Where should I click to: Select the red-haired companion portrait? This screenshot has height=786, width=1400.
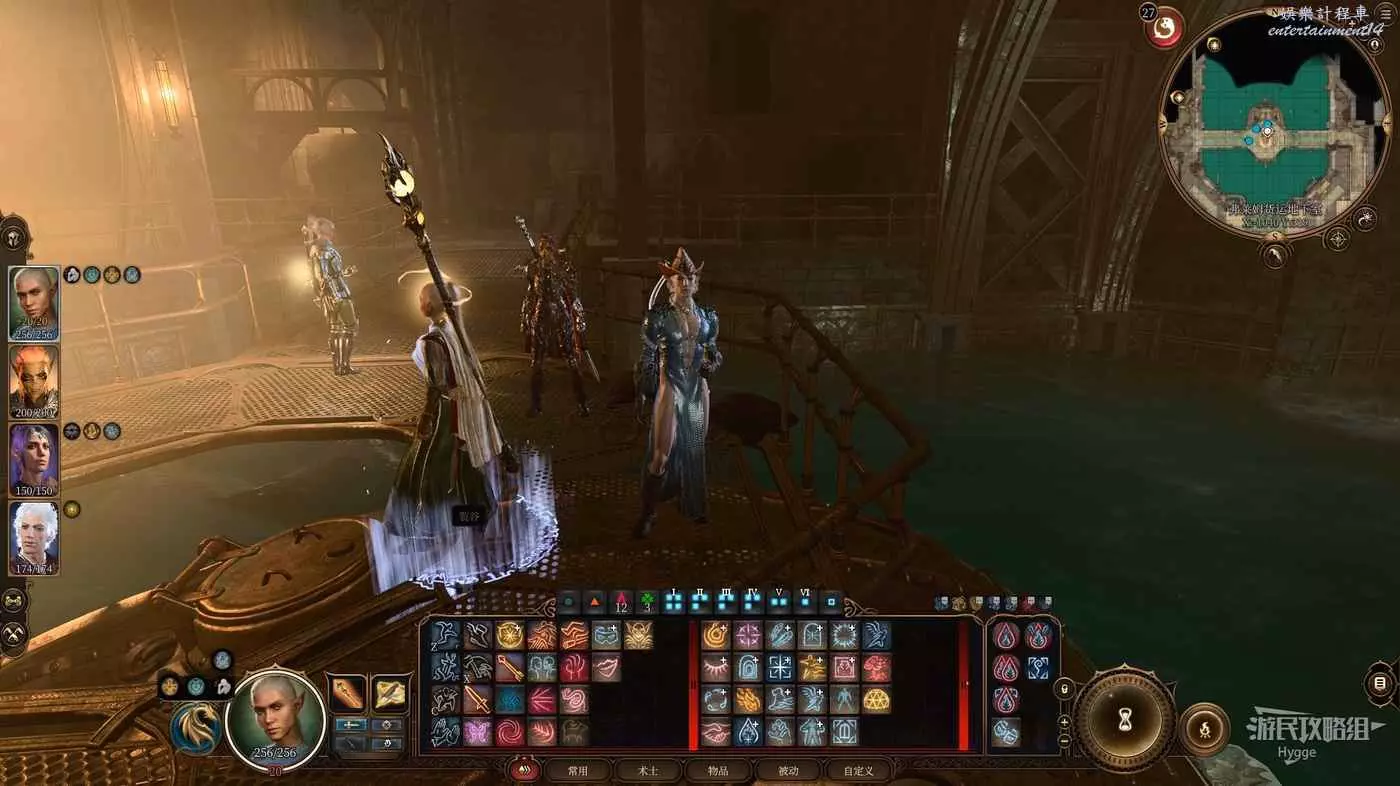34,381
